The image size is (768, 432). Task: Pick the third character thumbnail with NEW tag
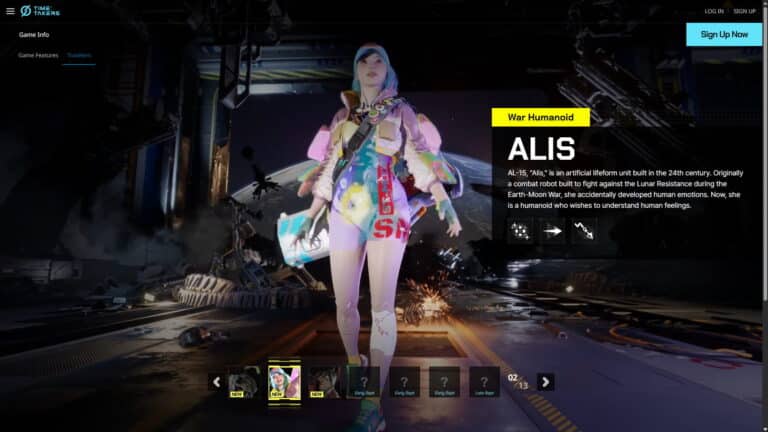coord(324,381)
